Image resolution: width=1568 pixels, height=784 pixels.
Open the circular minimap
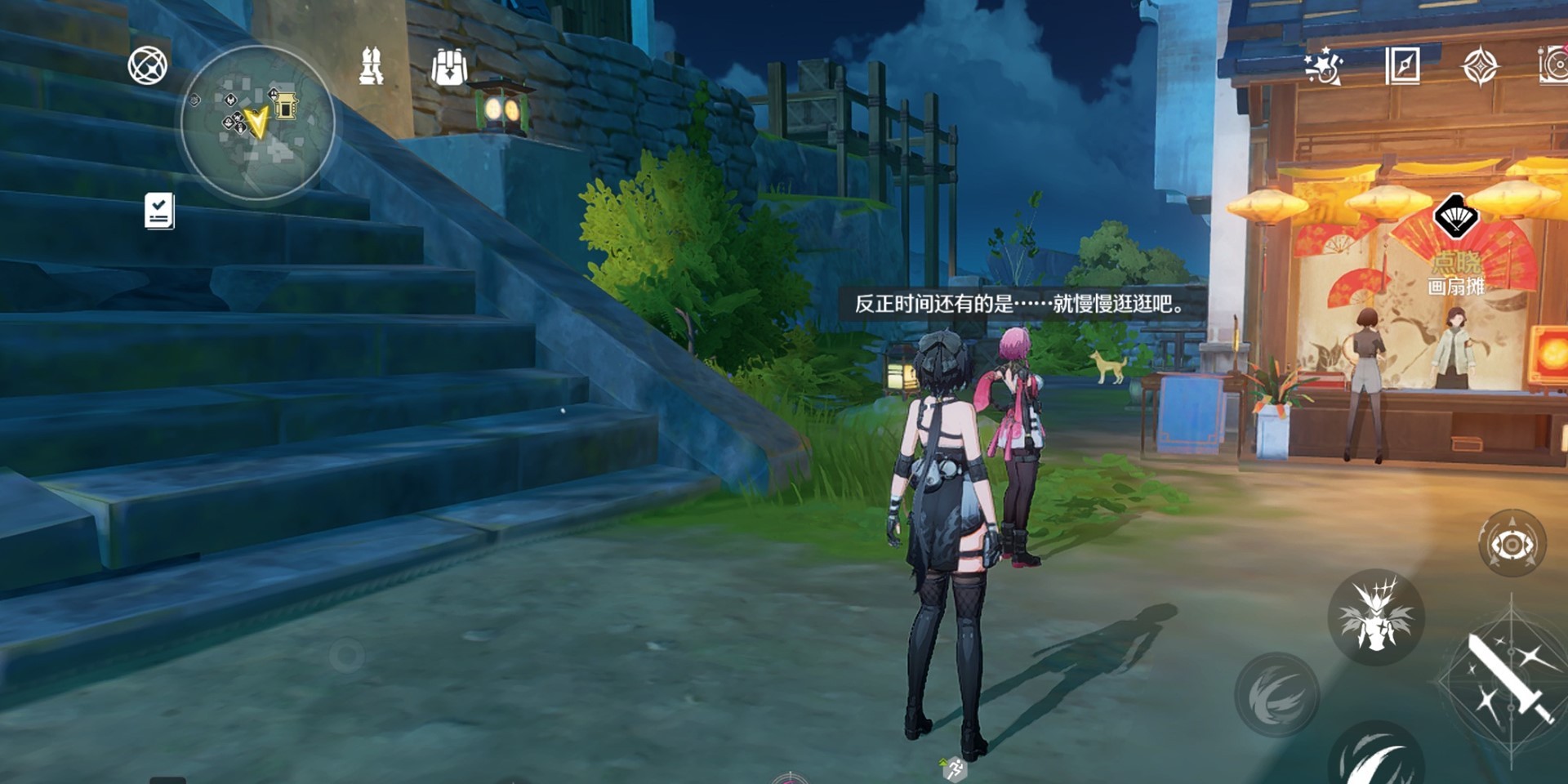coord(257,122)
